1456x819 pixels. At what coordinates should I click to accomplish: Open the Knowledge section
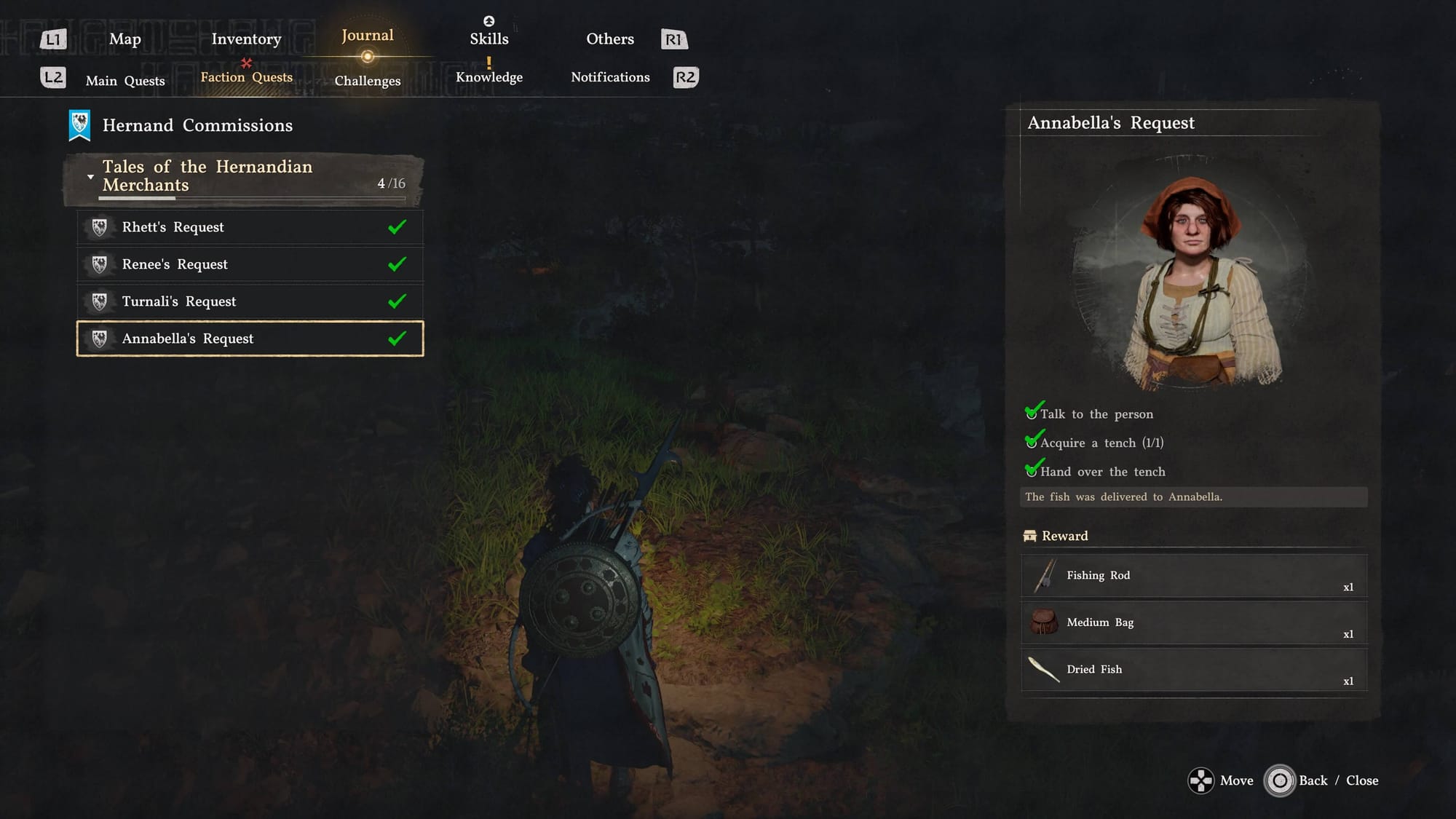click(x=488, y=77)
